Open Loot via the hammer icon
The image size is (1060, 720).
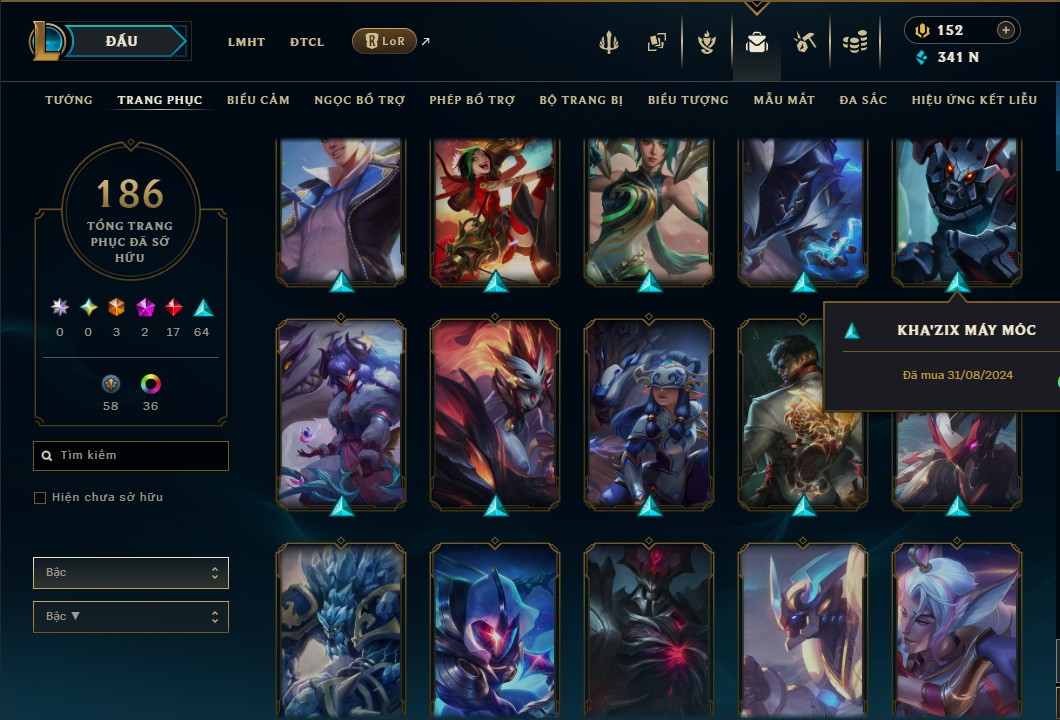pyautogui.click(x=805, y=42)
